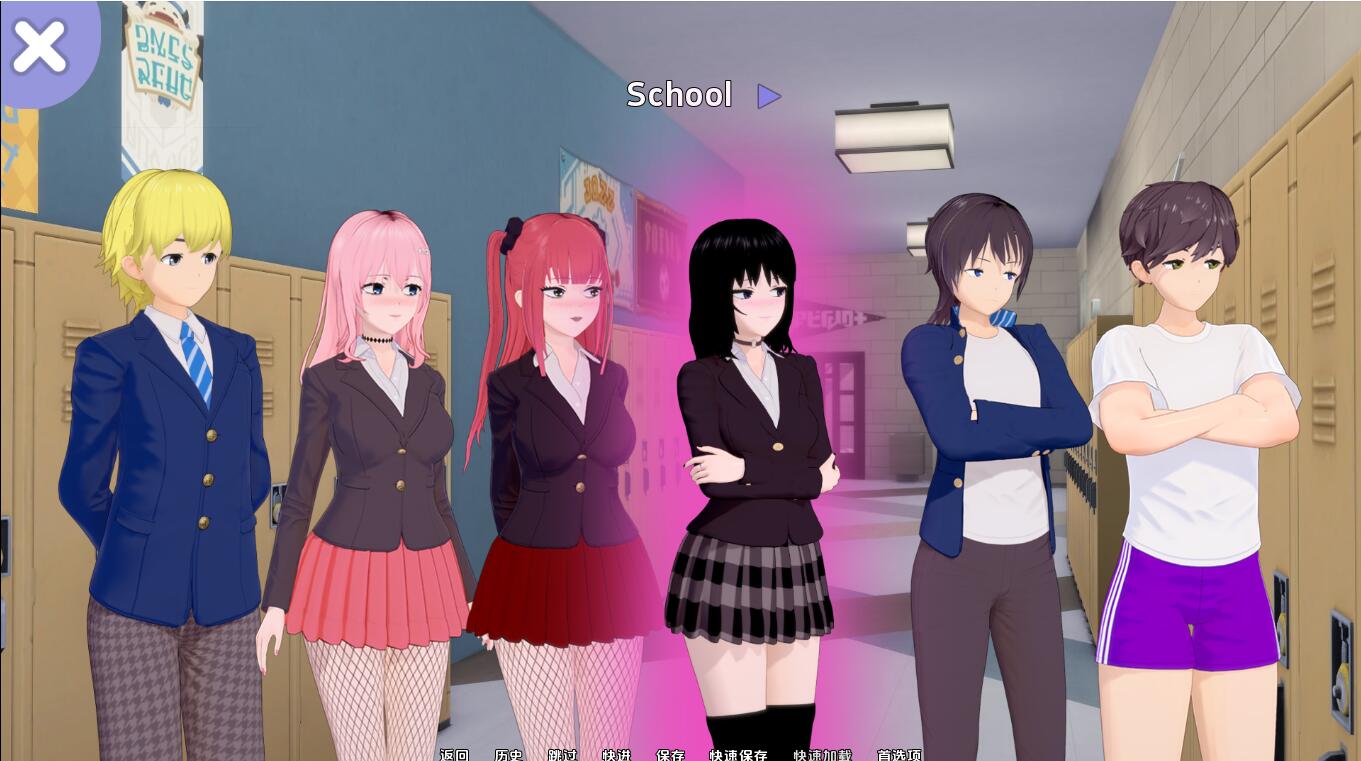The width and height of the screenshot is (1361, 761).
Task: Enable 跳过 (Skip) mode
Action: pos(563,755)
